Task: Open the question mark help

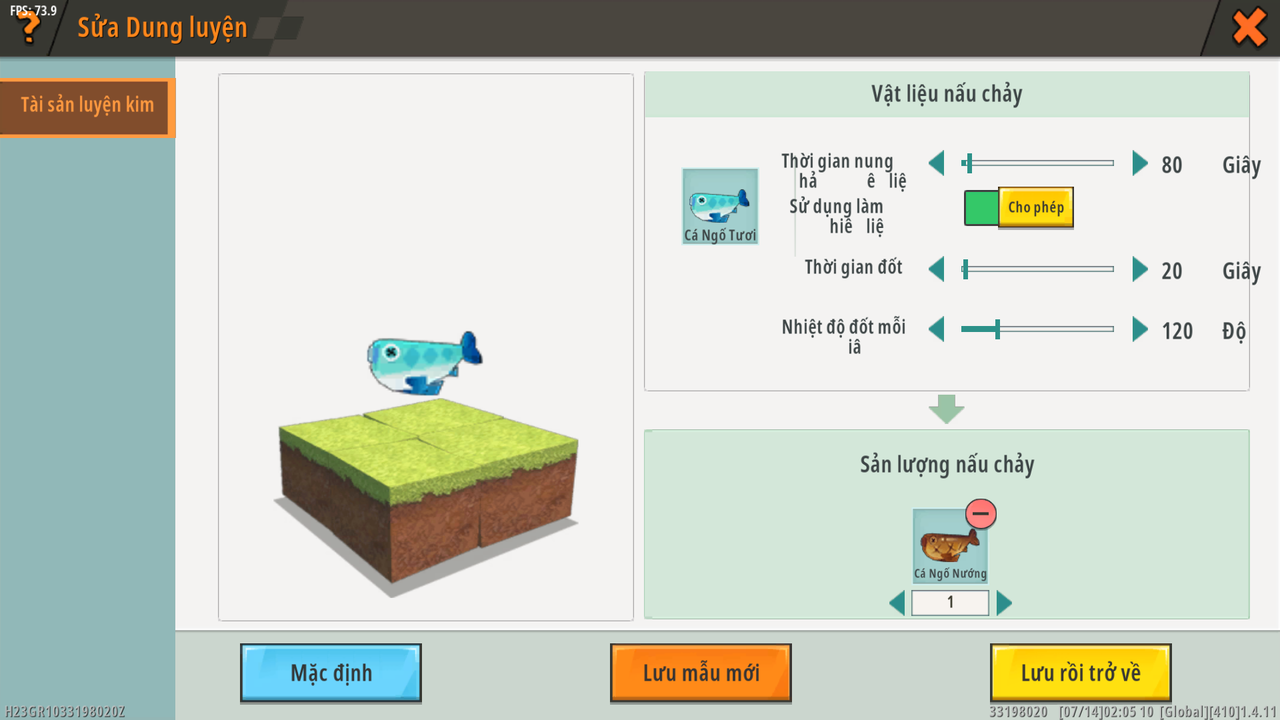Action: (x=29, y=27)
